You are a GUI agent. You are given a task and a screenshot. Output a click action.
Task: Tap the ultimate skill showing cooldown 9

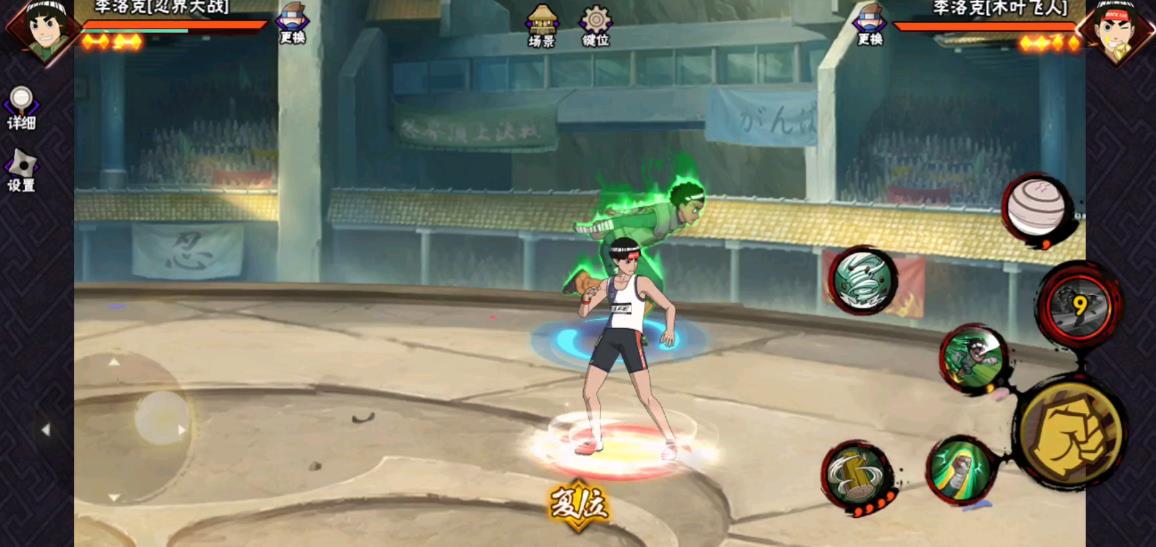click(x=1080, y=305)
